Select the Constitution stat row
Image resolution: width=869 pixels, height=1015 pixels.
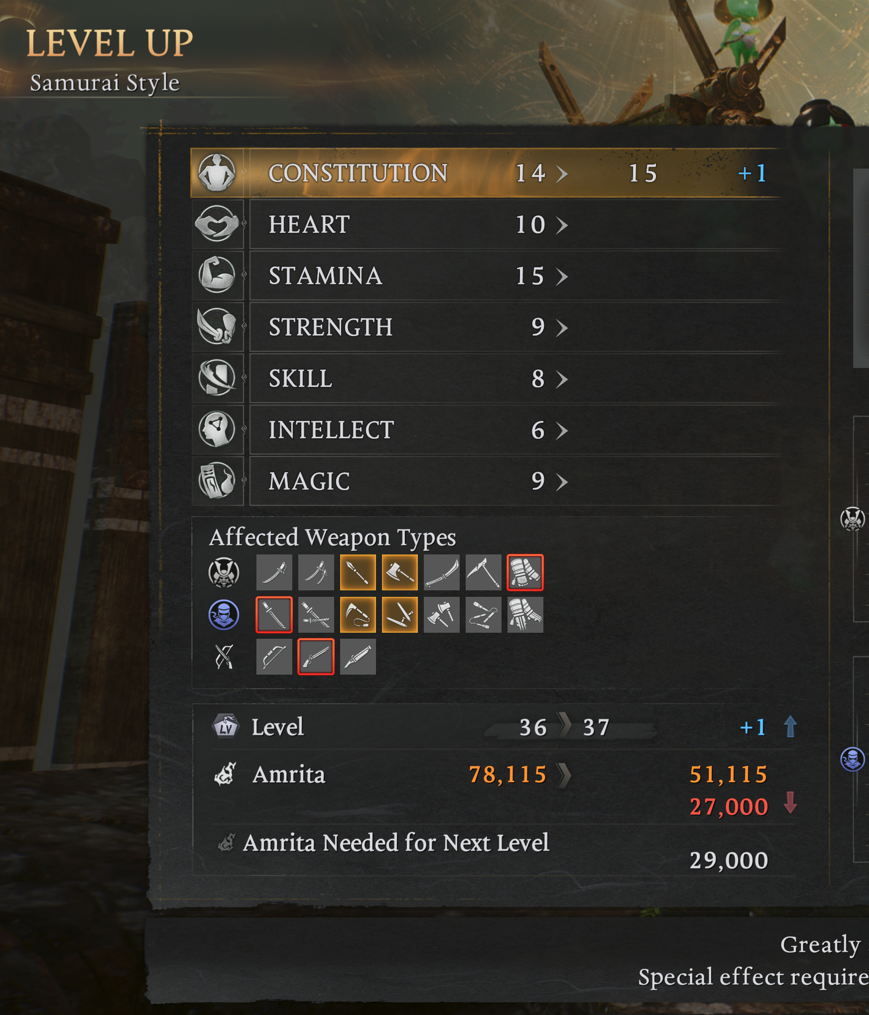click(x=485, y=173)
